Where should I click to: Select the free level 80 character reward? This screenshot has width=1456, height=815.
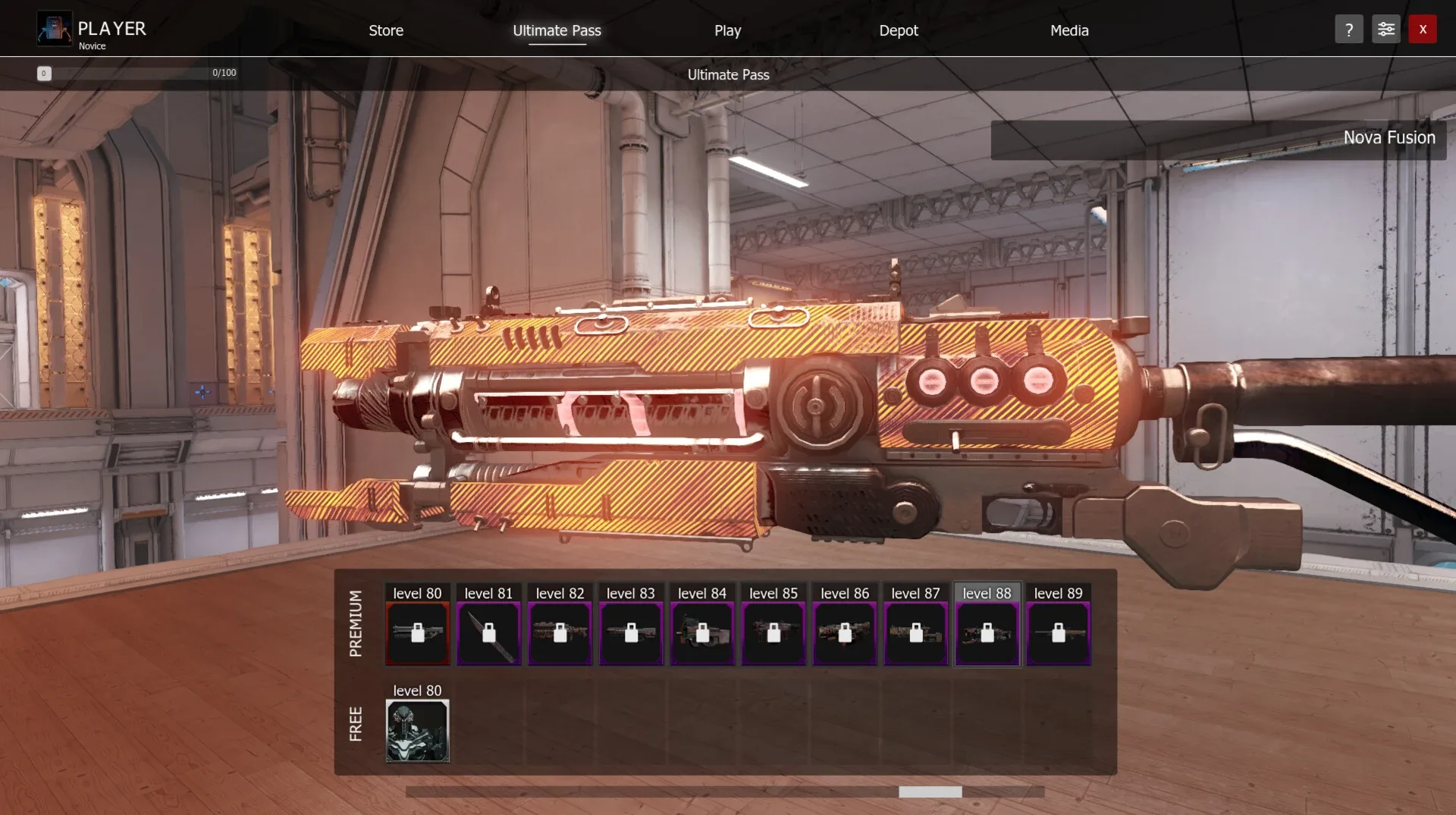[417, 730]
